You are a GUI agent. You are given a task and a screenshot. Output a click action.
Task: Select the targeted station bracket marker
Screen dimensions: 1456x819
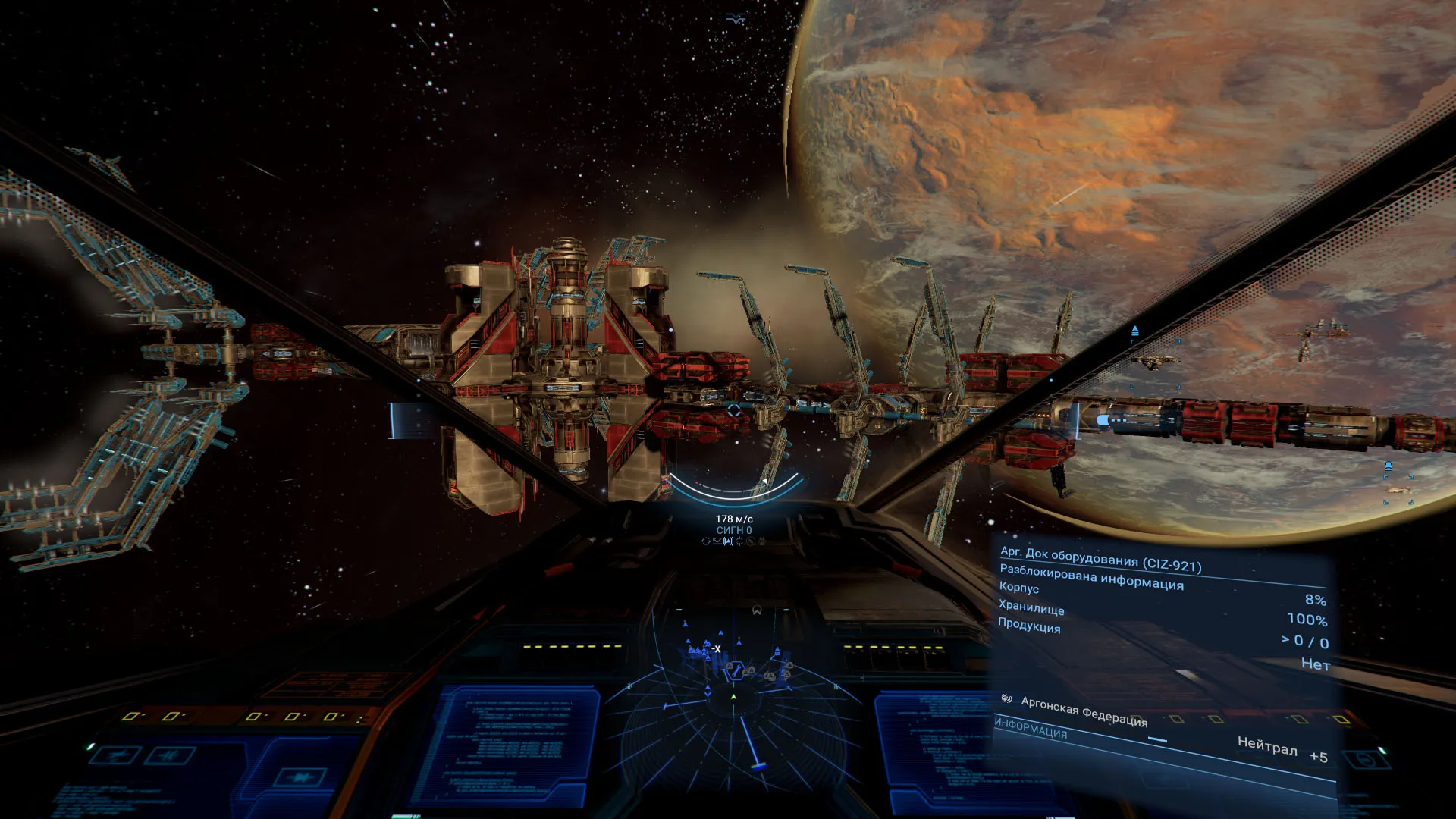(734, 410)
